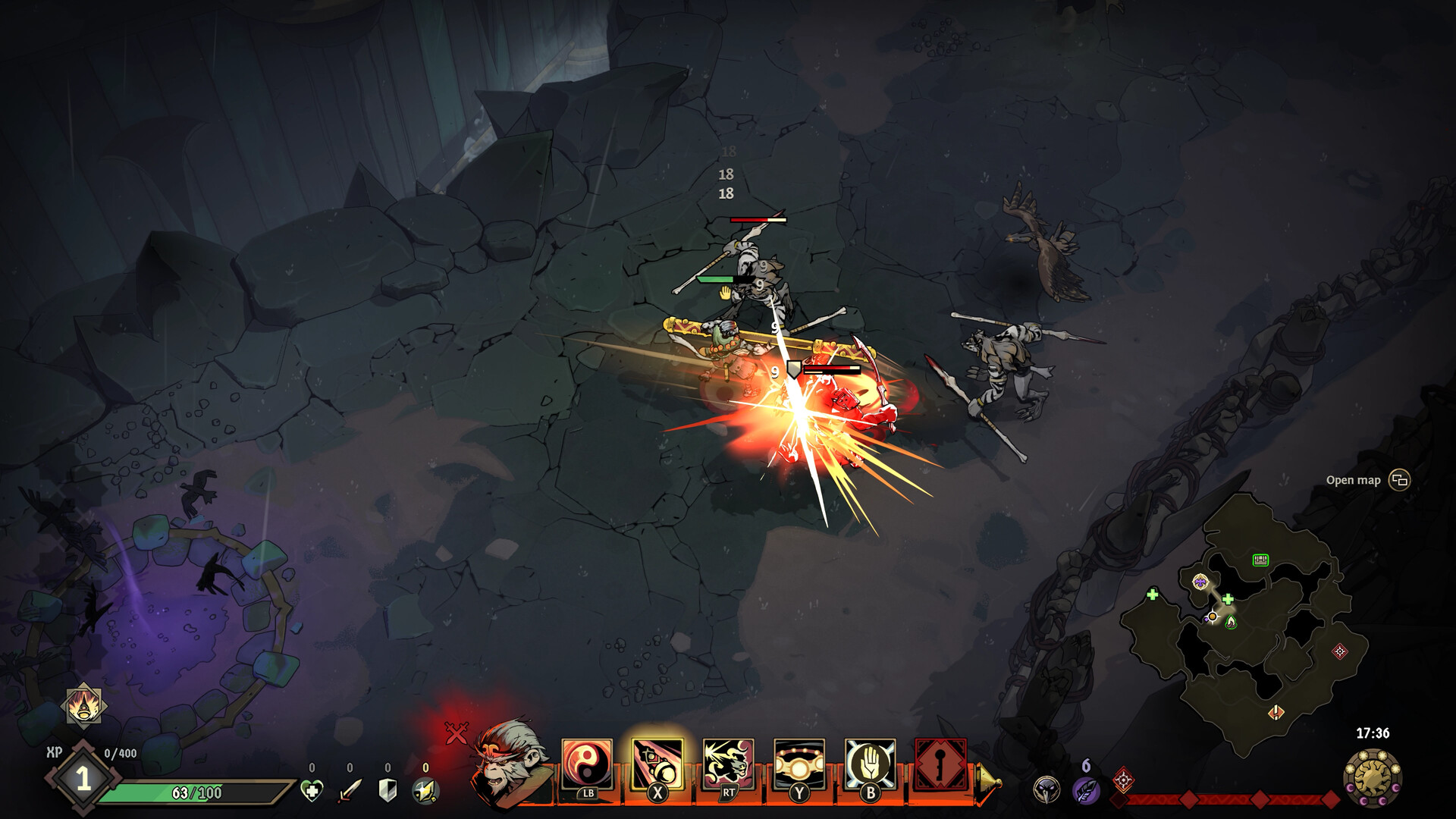This screenshot has height=819, width=1456.
Task: Click the hand defense ability bound to B
Action: point(870,761)
